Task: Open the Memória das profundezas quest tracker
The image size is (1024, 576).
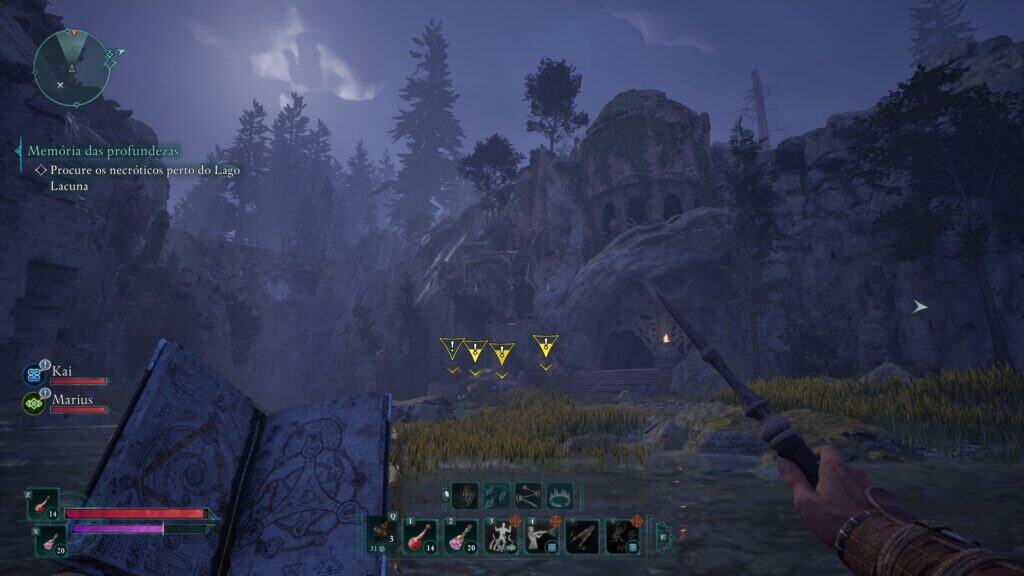Action: point(104,150)
